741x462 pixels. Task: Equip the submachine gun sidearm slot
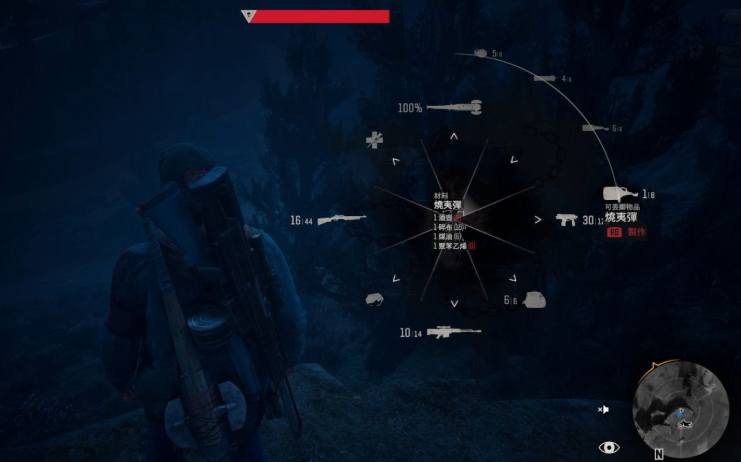[566, 219]
